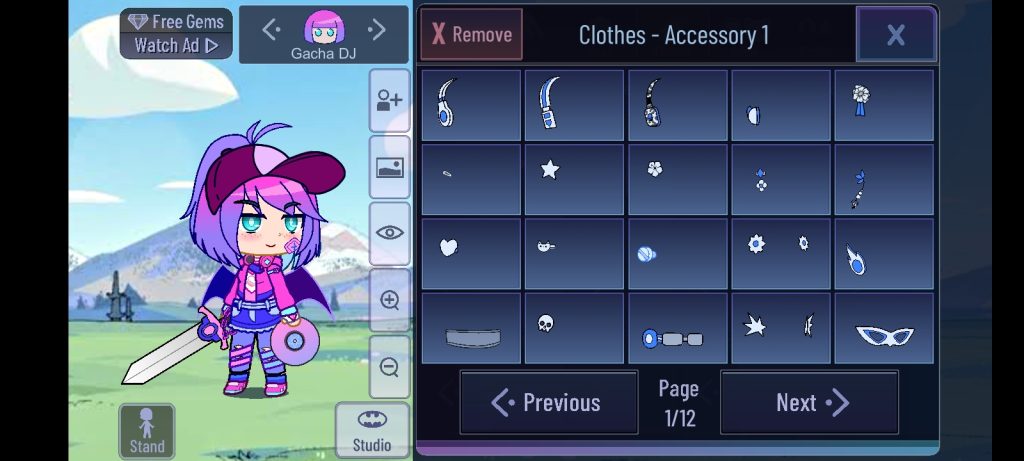Switch to the previous character with left arrow

270,30
